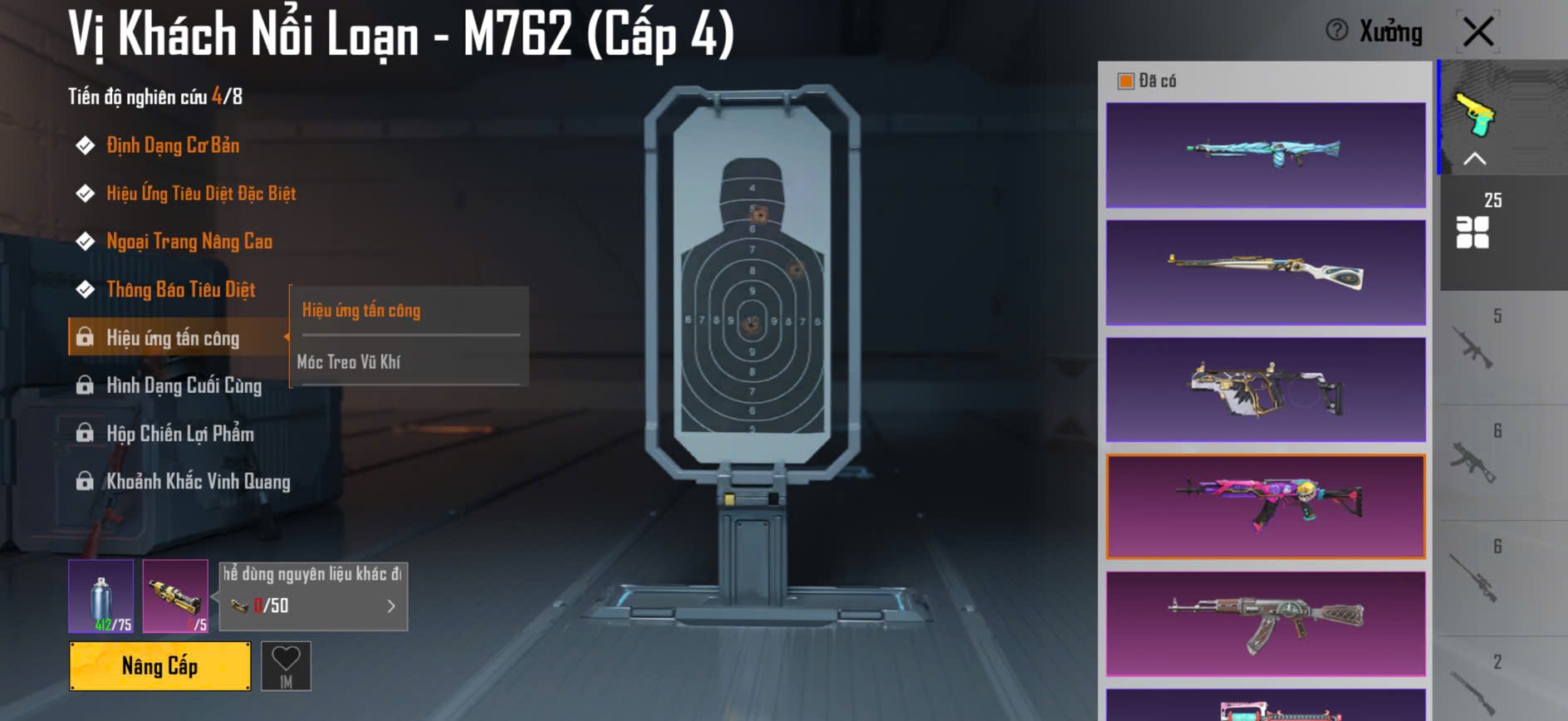This screenshot has height=721, width=1568.
Task: View locked Hộp Chiến Lợi Phẩm stage
Action: [x=179, y=434]
